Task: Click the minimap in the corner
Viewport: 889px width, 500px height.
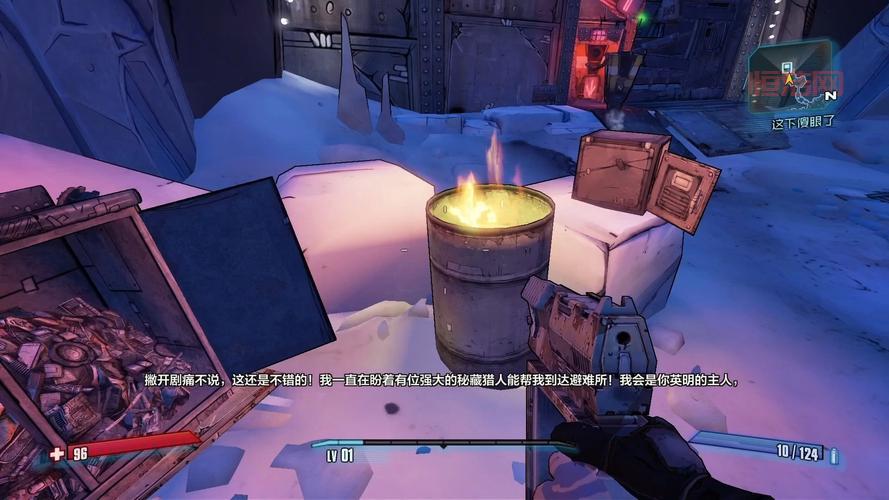Action: (790, 75)
